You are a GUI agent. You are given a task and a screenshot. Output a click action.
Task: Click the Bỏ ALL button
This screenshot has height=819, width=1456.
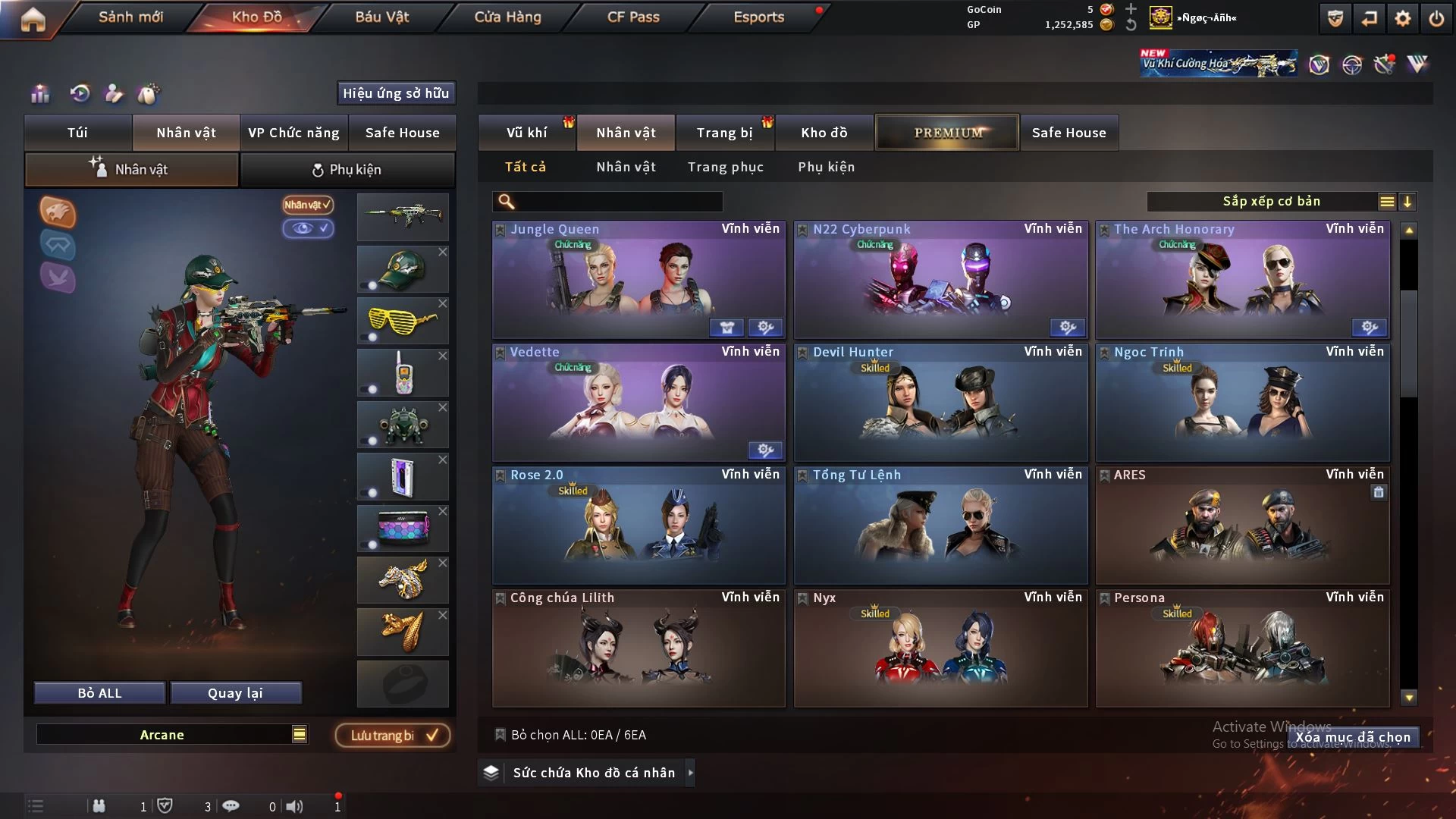click(99, 693)
